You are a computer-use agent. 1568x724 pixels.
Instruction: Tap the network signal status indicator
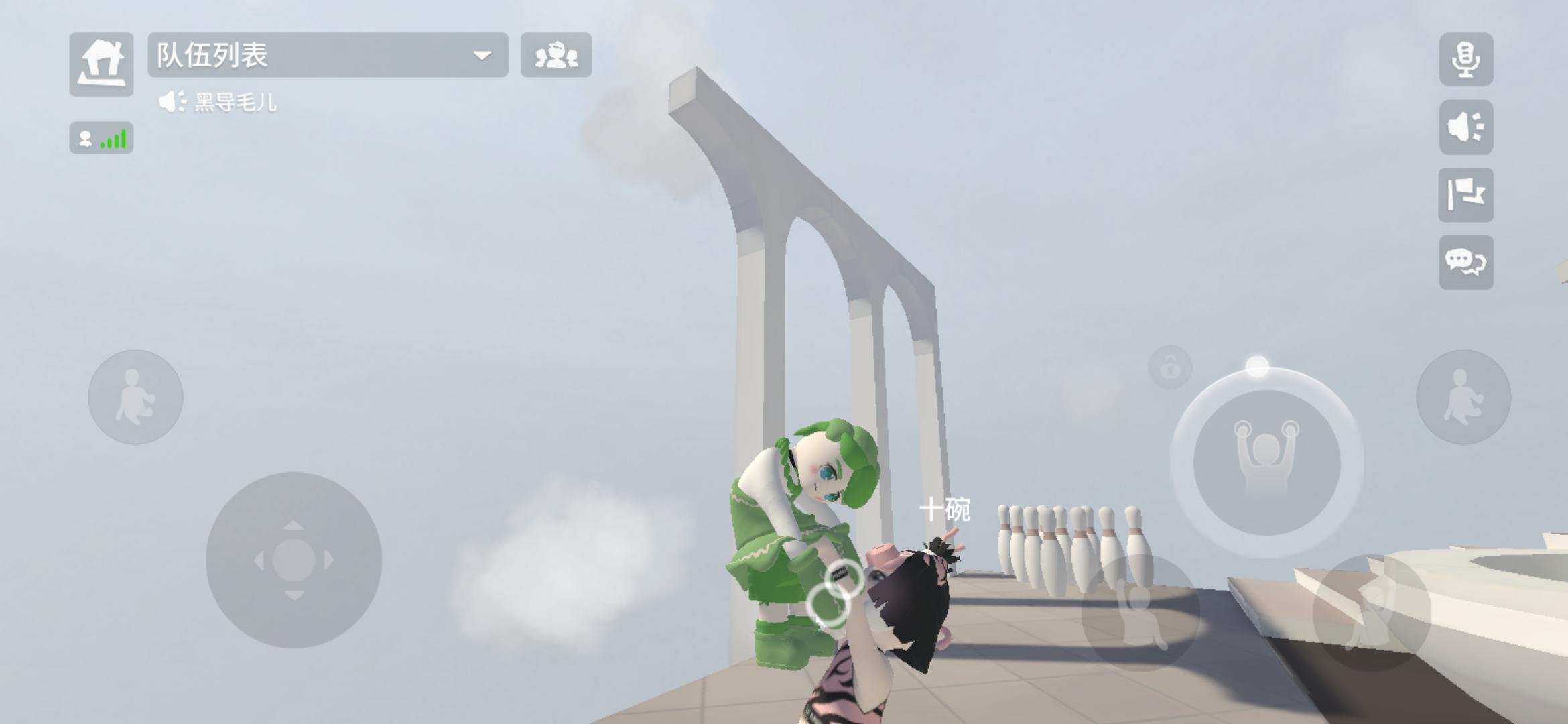coord(101,138)
